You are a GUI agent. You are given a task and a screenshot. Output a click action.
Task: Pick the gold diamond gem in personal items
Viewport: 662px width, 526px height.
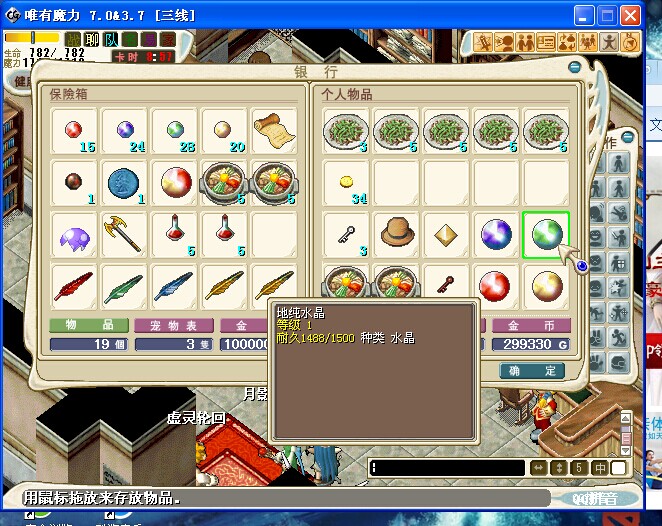click(446, 234)
